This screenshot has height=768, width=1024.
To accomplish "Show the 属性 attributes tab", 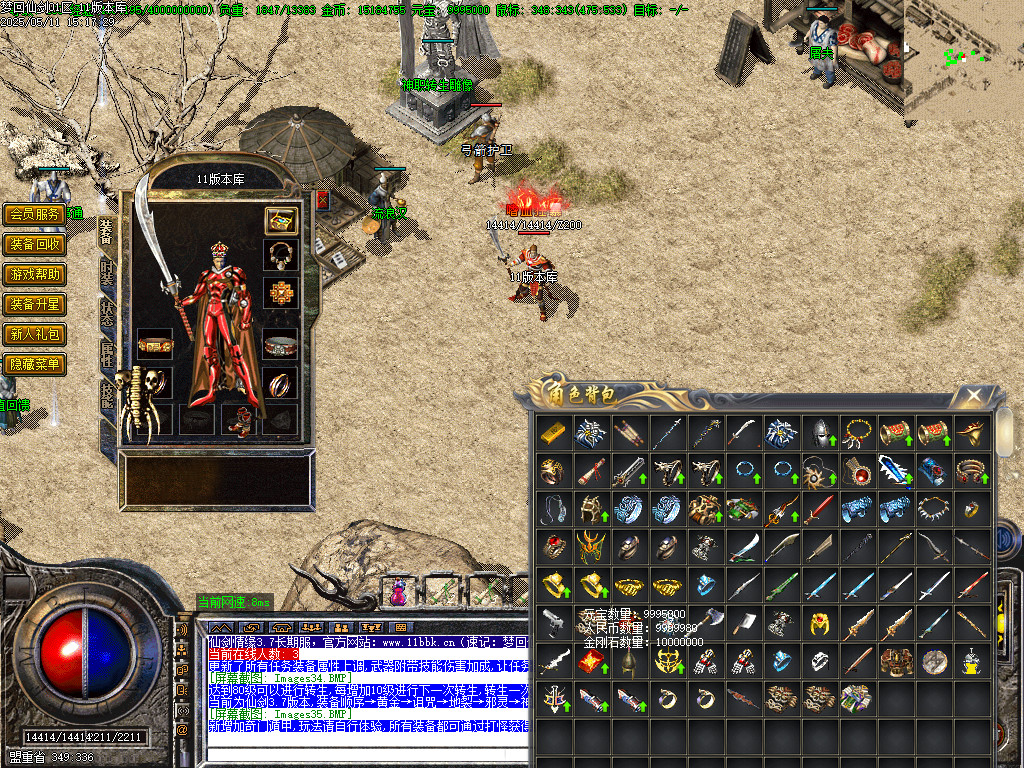I will 107,352.
